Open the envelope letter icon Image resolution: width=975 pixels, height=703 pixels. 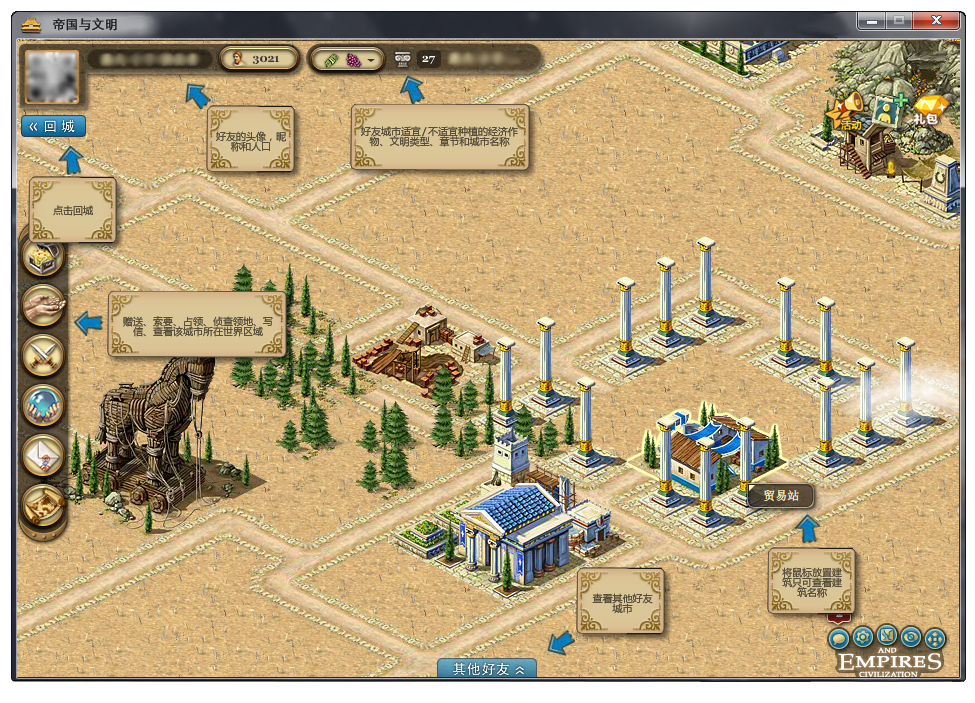click(44, 454)
